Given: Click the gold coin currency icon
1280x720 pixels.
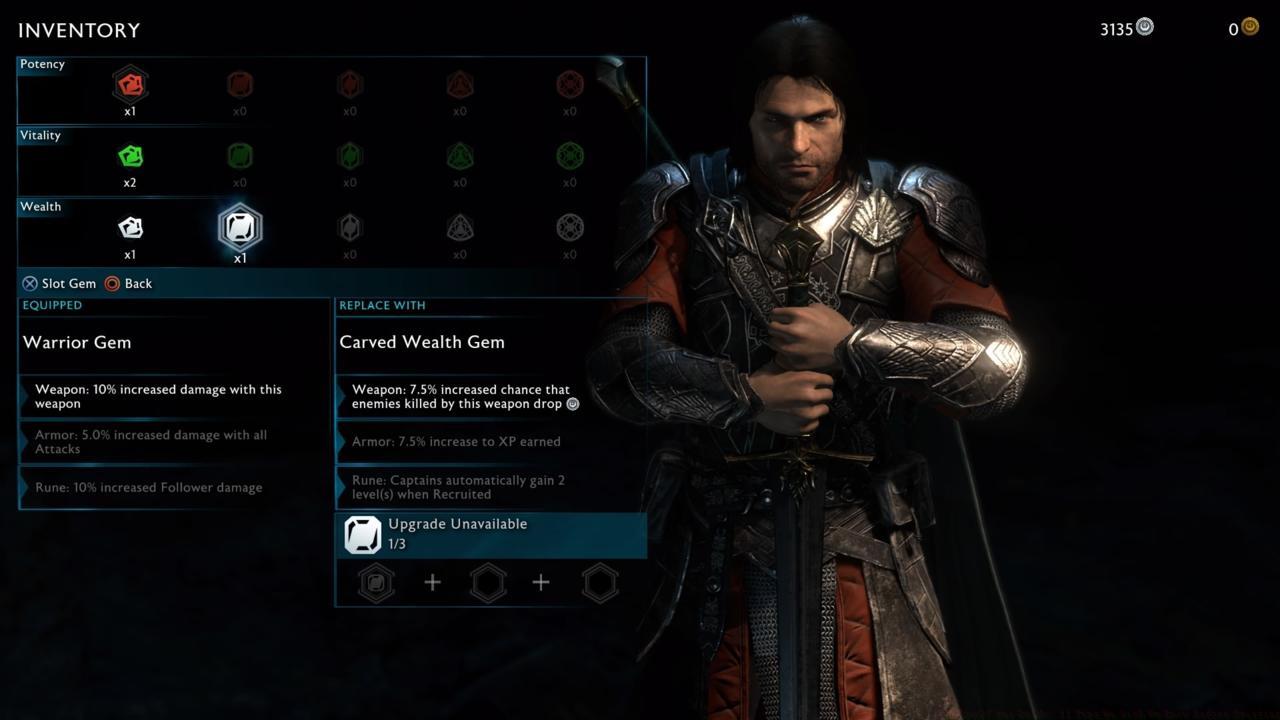Looking at the screenshot, I should [1247, 26].
